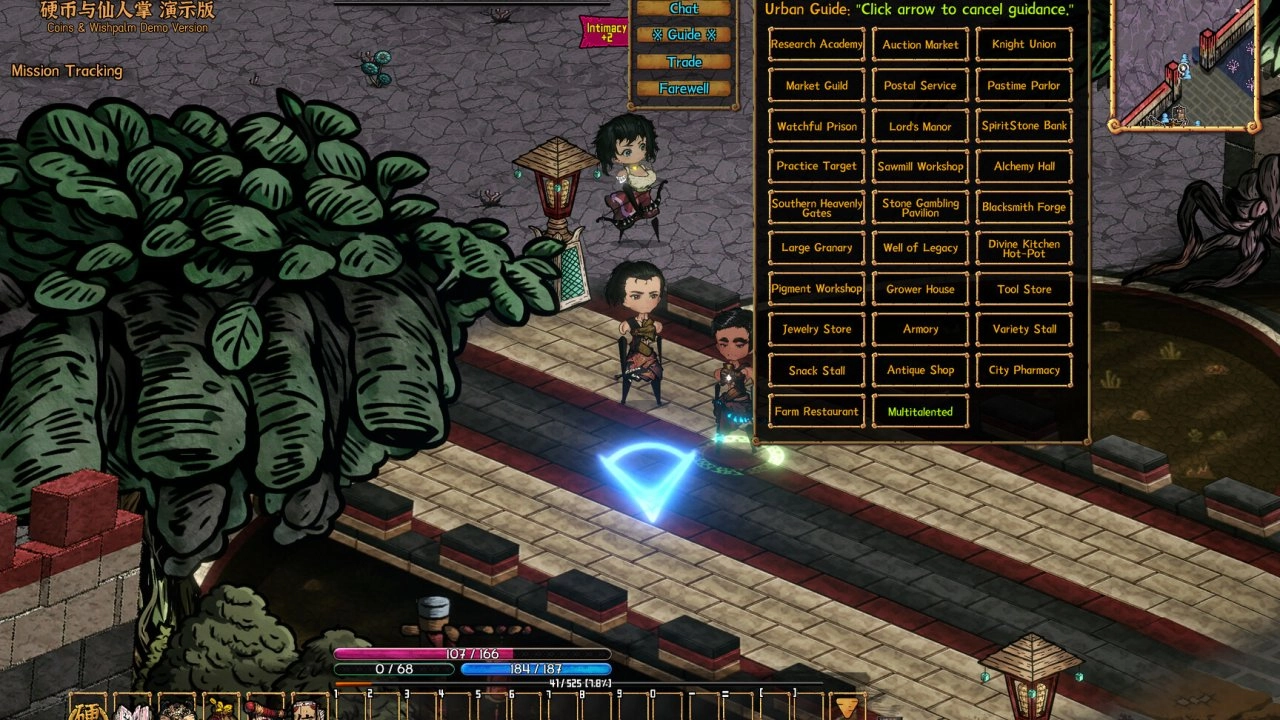Choose the Armory button
Screen dimensions: 1280x720
point(920,329)
